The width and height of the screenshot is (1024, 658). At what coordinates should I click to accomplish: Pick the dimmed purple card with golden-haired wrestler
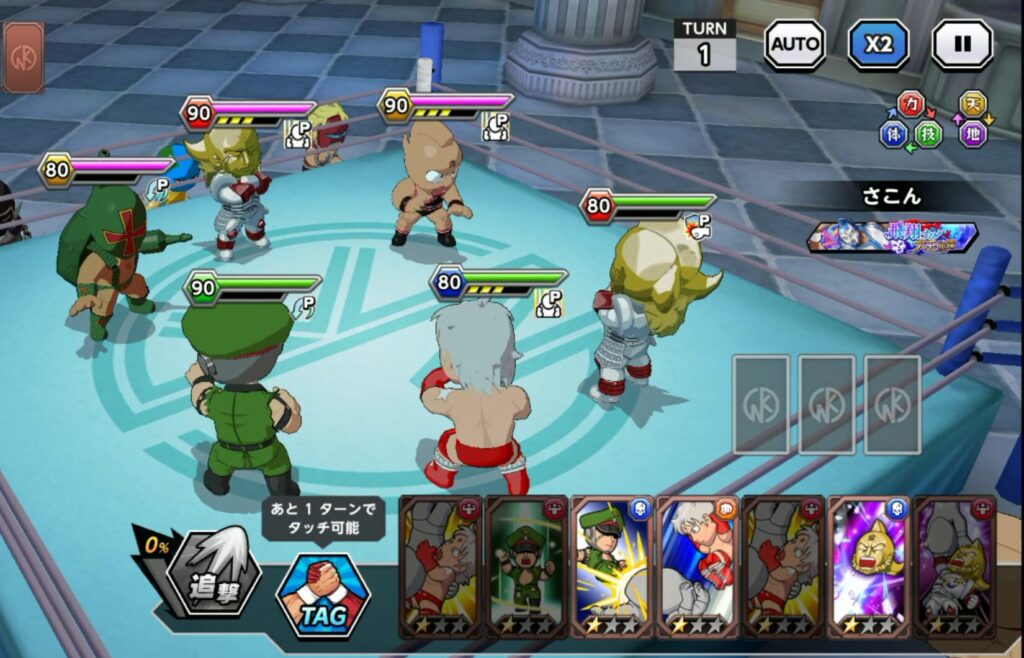(x=954, y=565)
